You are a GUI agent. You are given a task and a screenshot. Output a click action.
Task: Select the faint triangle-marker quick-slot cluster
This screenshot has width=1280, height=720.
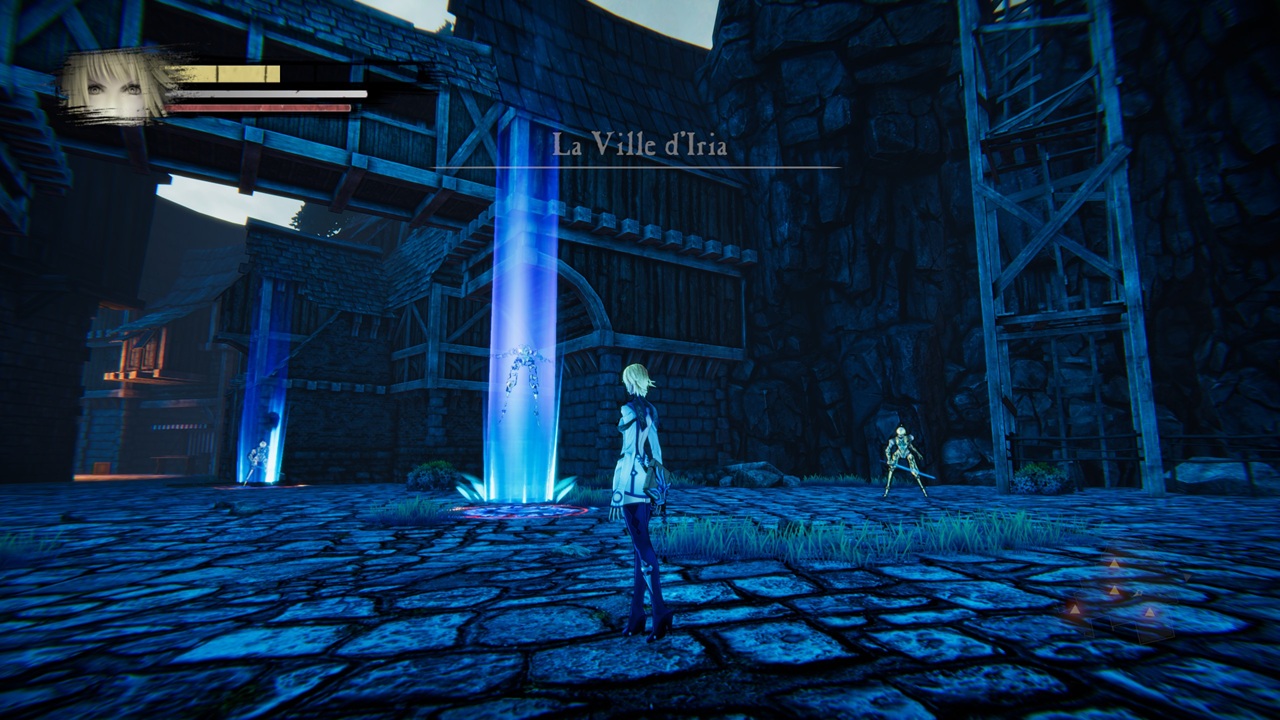1113,593
